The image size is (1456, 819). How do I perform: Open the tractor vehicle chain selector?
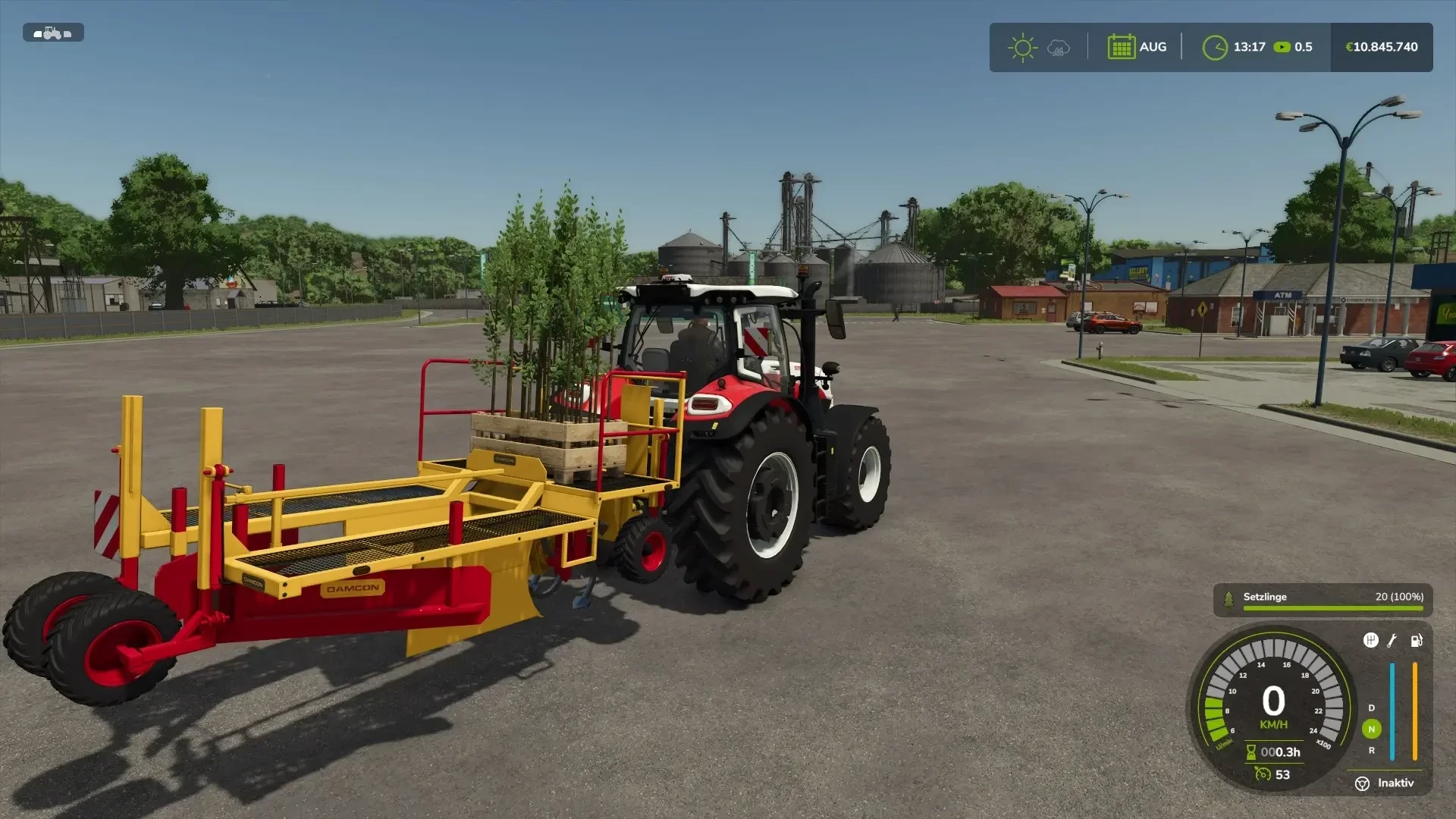tap(53, 33)
